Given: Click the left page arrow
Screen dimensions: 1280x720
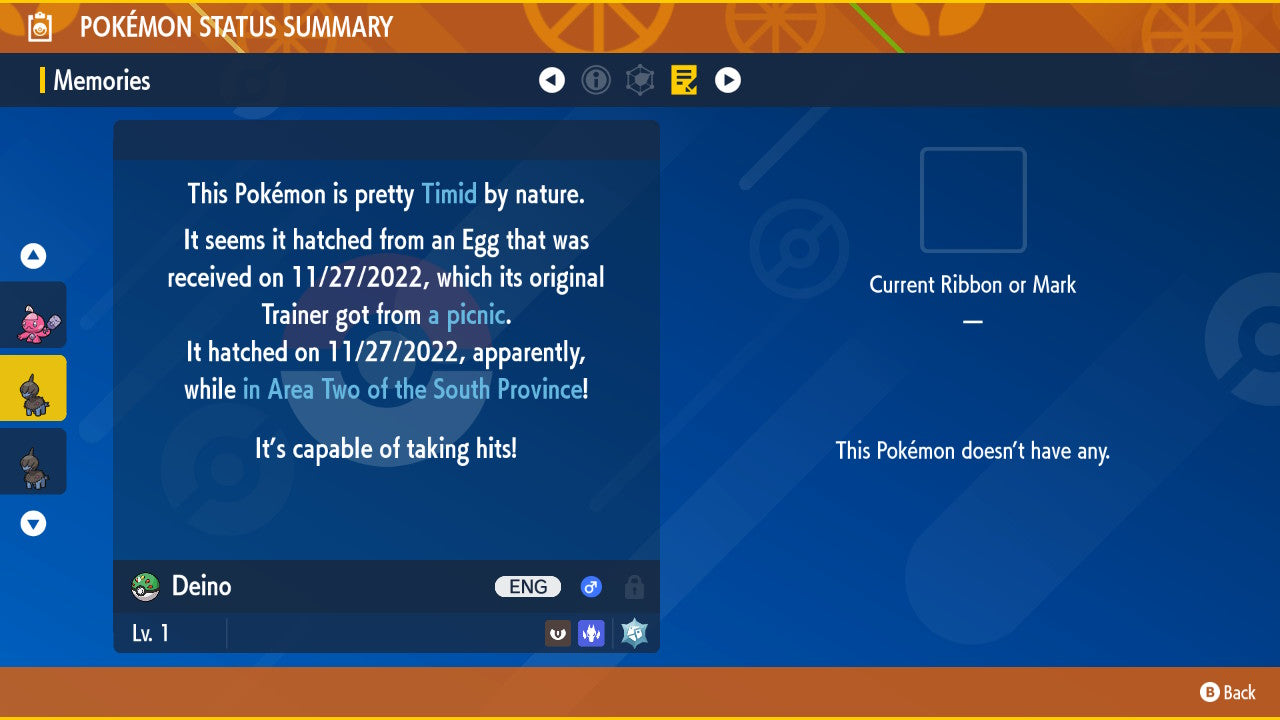Looking at the screenshot, I should pos(552,80).
